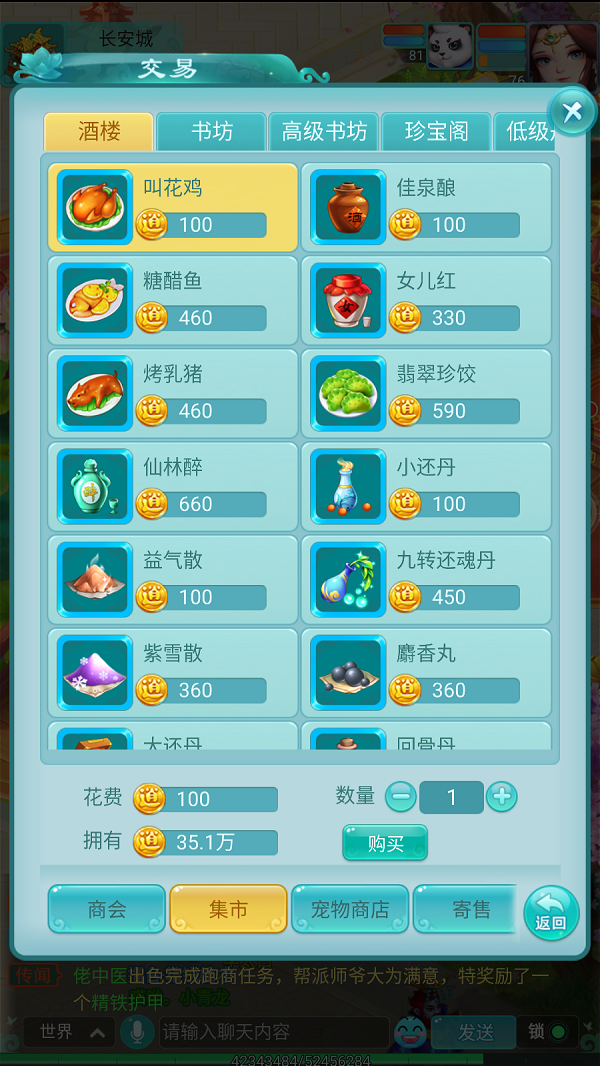The image size is (600, 1066).
Task: Increase purchase quantity with plus button
Action: point(501,797)
